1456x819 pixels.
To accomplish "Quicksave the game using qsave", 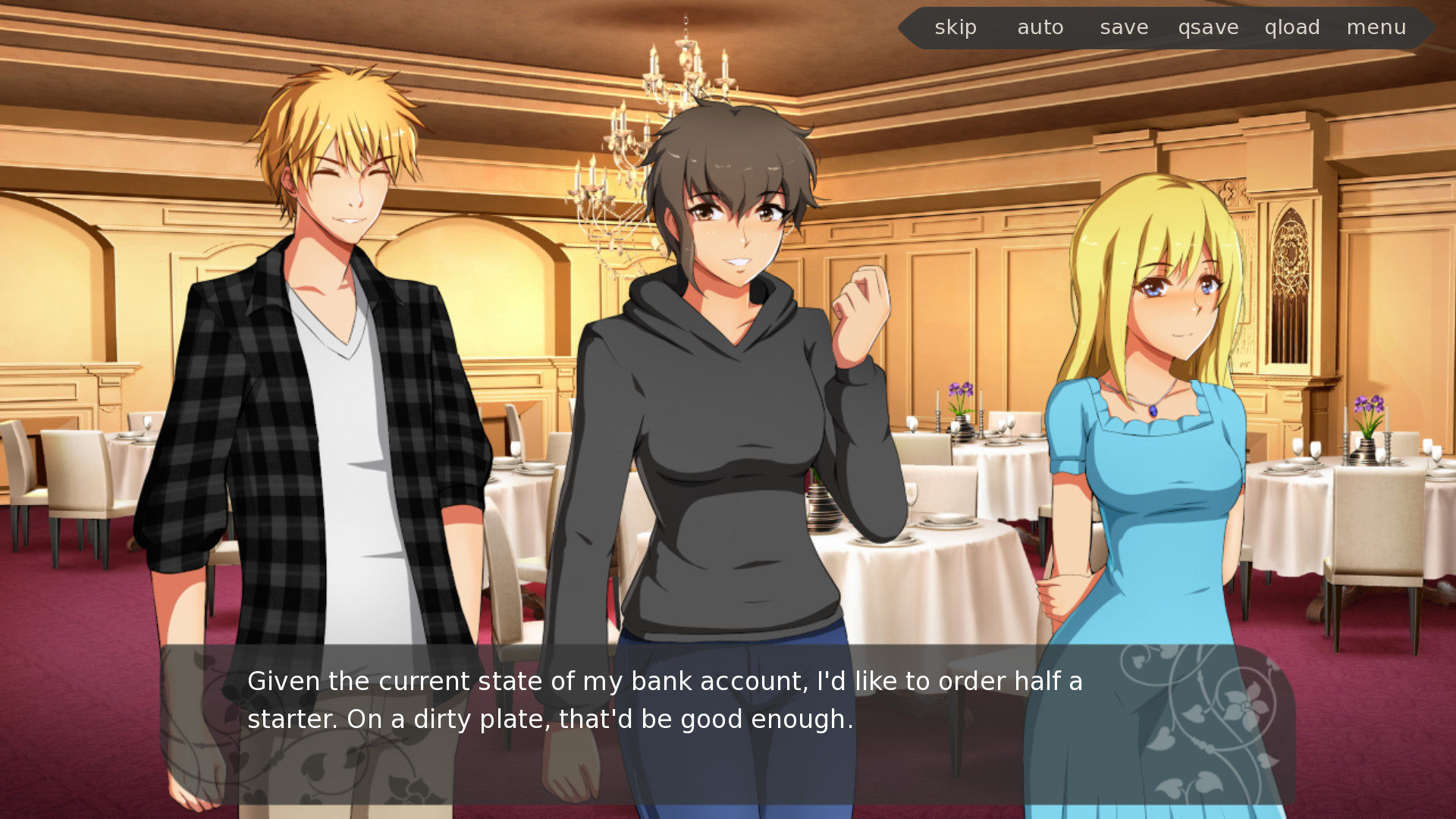I will pyautogui.click(x=1209, y=27).
